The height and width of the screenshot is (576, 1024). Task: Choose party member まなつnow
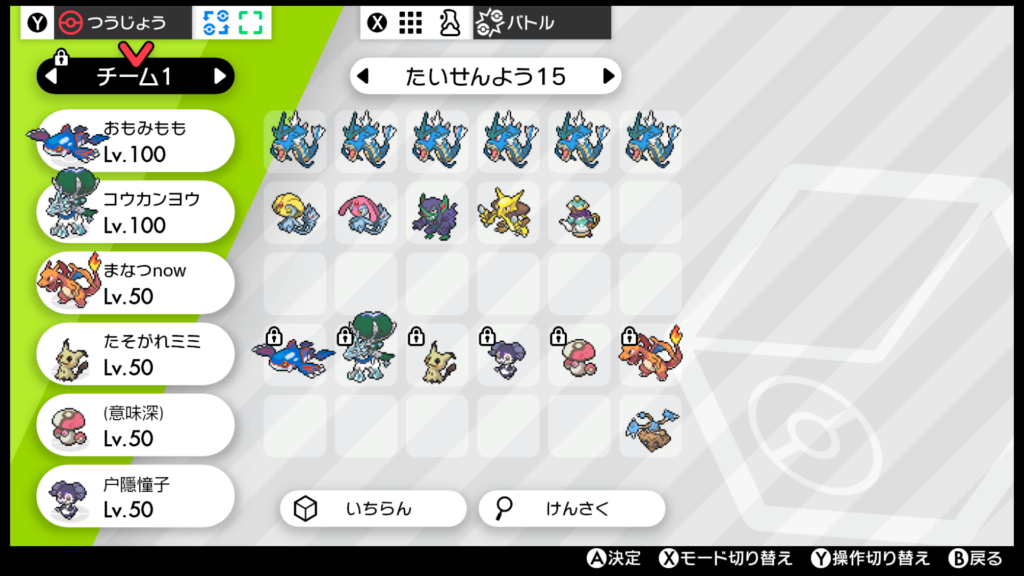coord(135,283)
